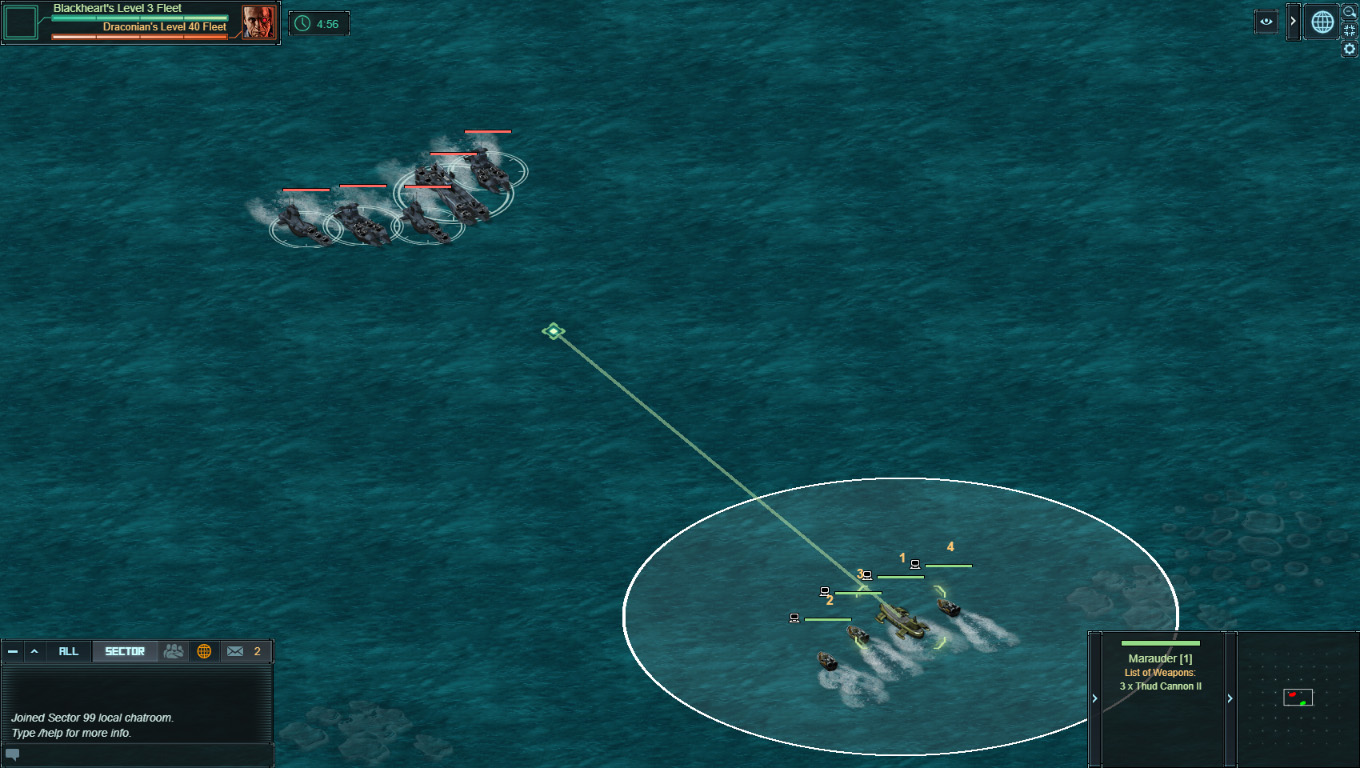Open the mail envelope inbox
The width and height of the screenshot is (1360, 768).
point(235,651)
